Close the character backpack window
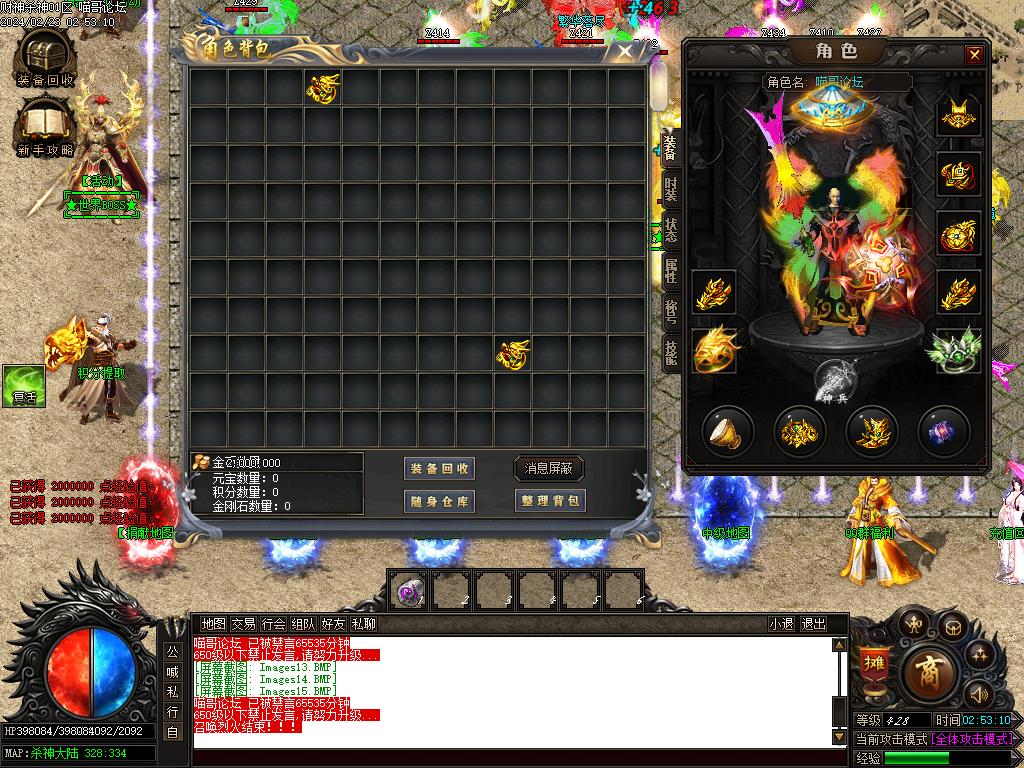This screenshot has height=768, width=1024. point(625,51)
